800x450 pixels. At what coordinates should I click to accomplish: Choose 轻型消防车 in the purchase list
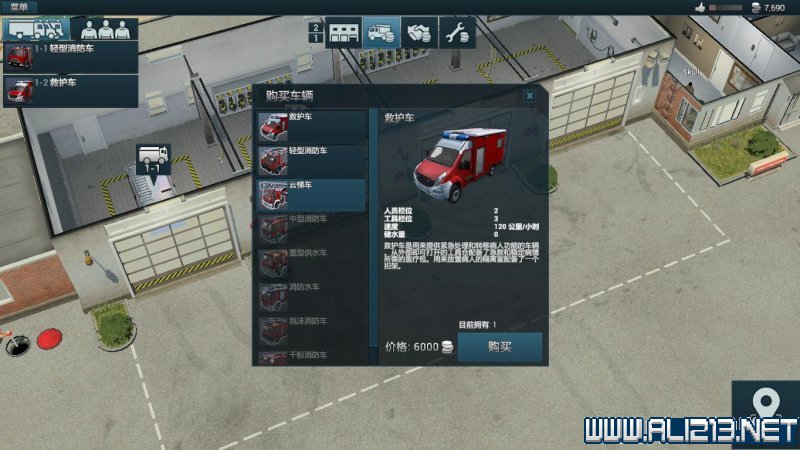312,160
